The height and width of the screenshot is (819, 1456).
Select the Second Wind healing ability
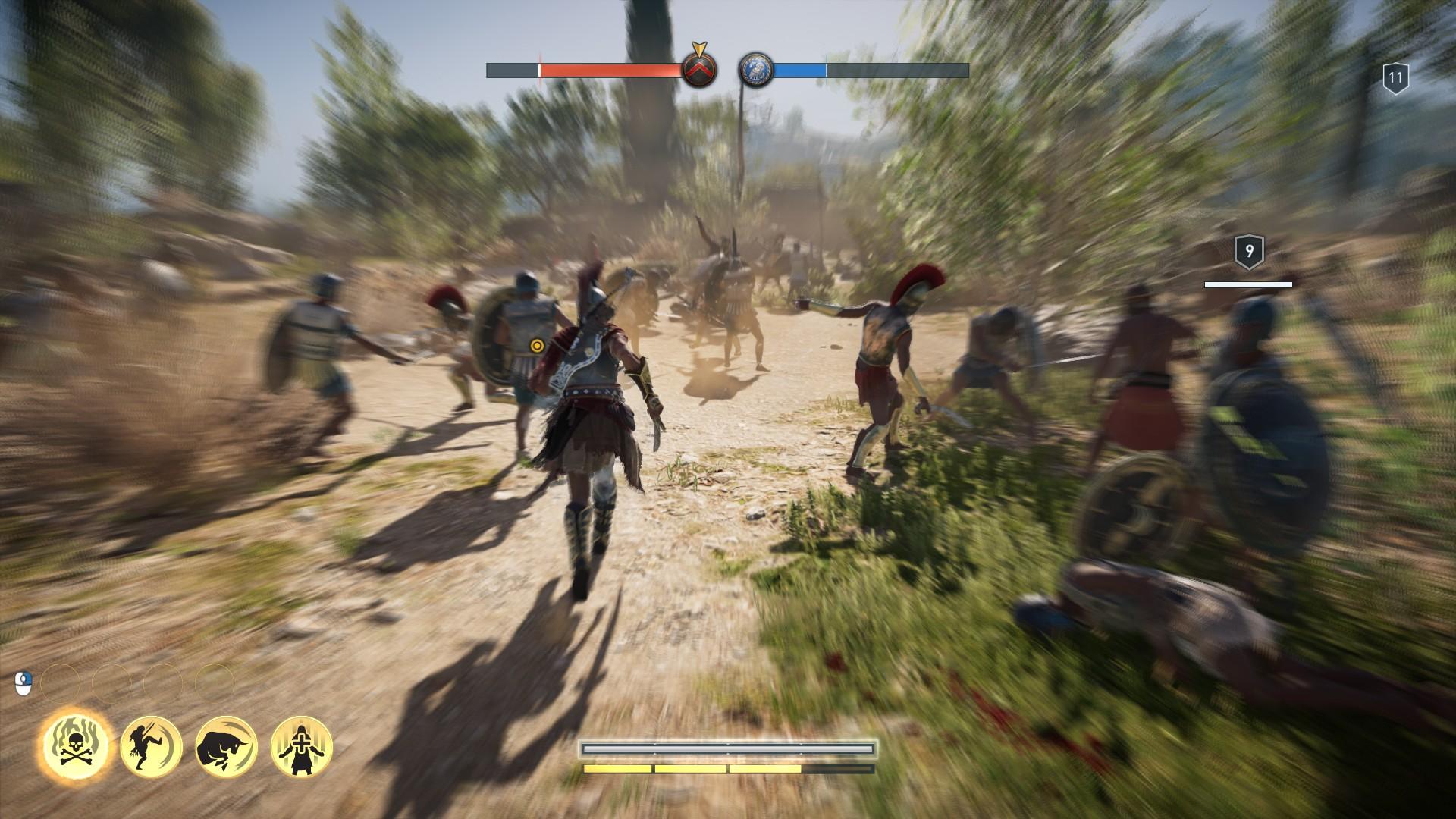[x=302, y=746]
